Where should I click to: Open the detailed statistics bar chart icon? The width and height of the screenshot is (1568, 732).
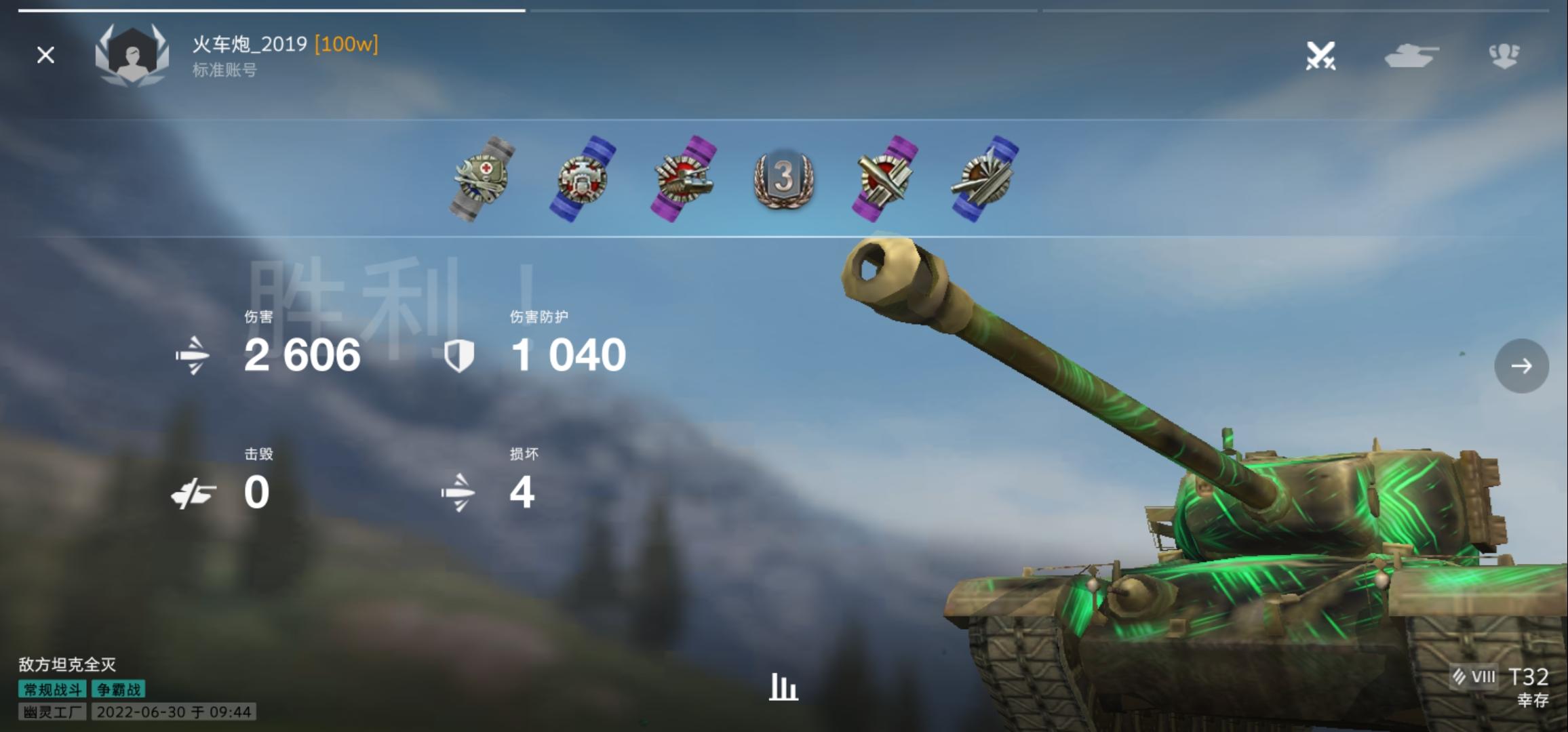point(783,687)
